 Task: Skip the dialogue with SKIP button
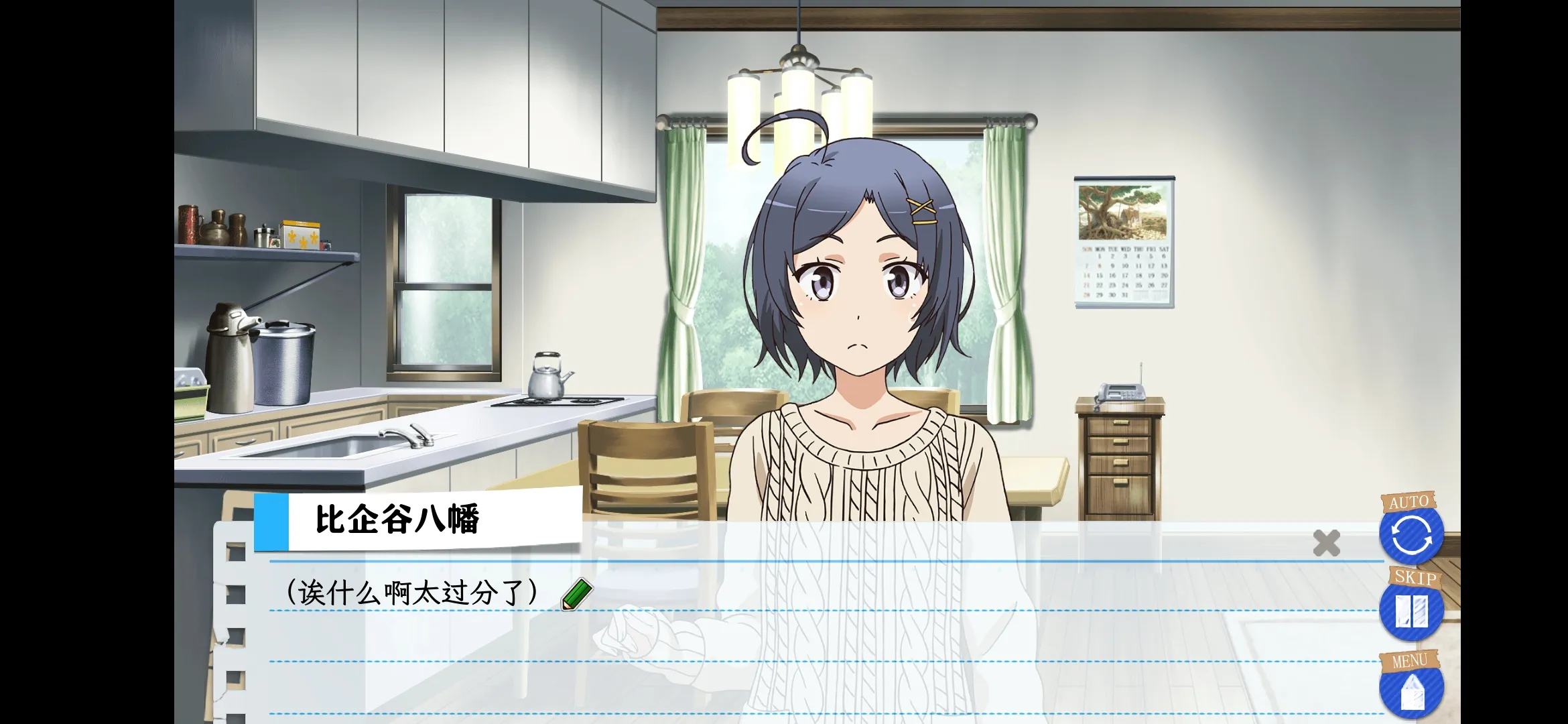(1411, 611)
